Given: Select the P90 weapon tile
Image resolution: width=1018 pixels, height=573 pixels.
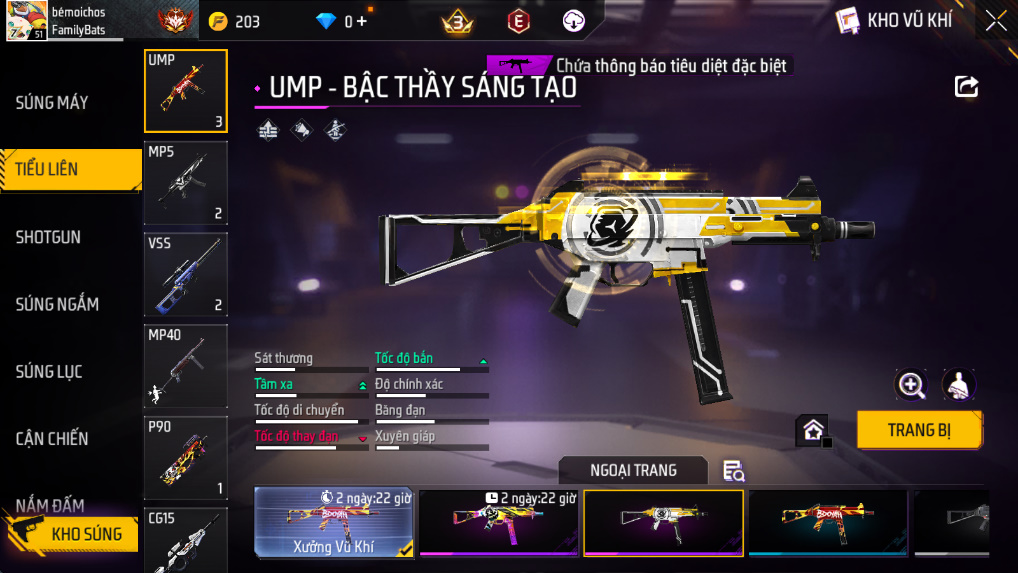Looking at the screenshot, I should 186,458.
